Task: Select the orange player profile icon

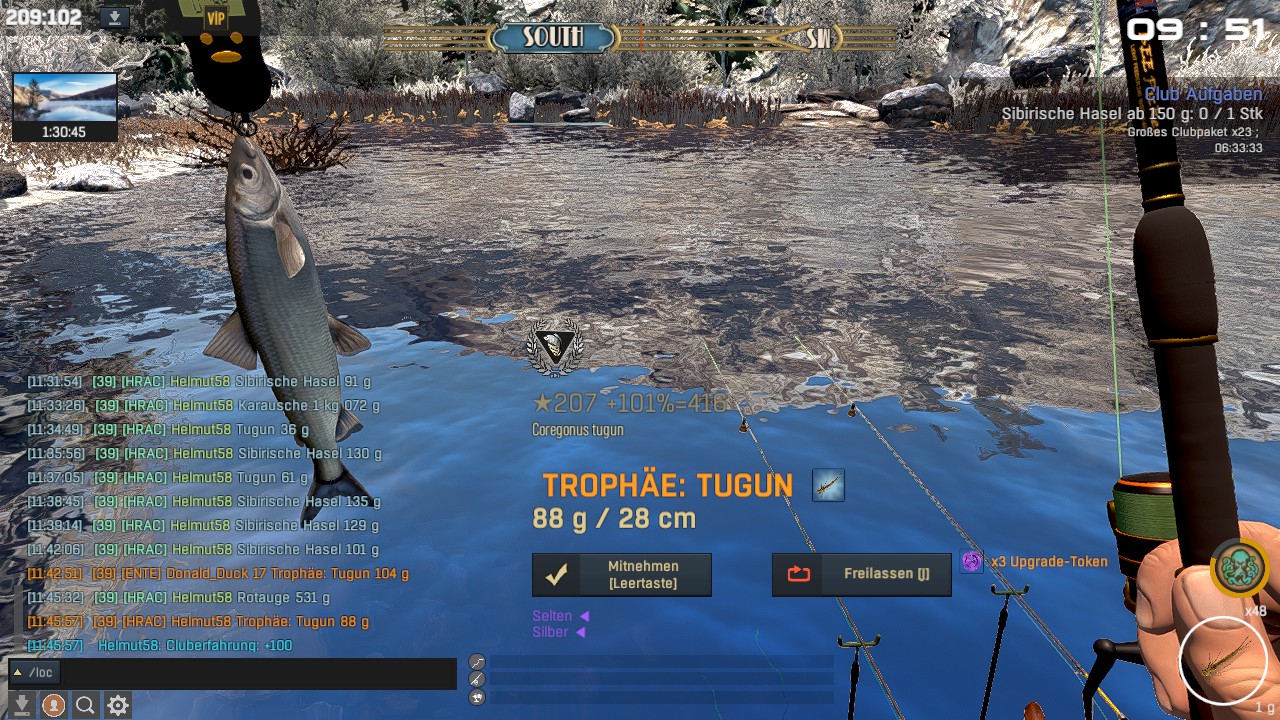Action: [53, 705]
